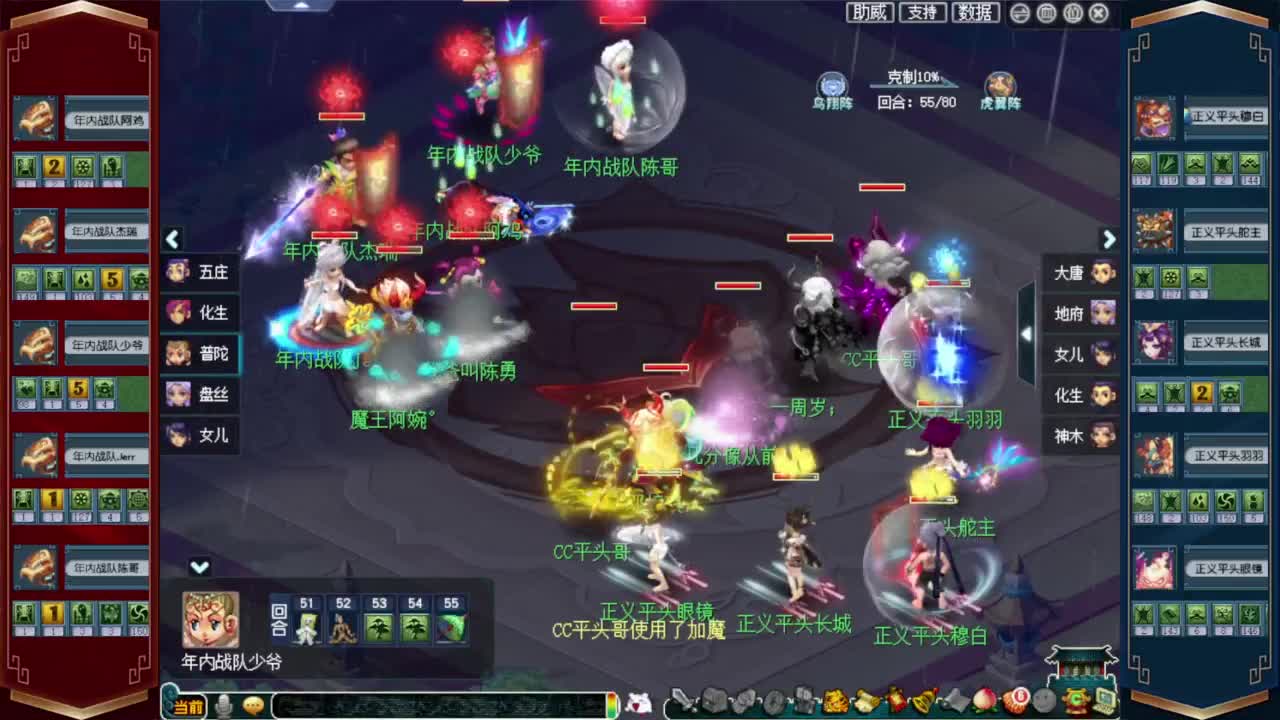Open the computer icon at the bottom-right toolbar
The height and width of the screenshot is (720, 1280).
click(x=1104, y=700)
